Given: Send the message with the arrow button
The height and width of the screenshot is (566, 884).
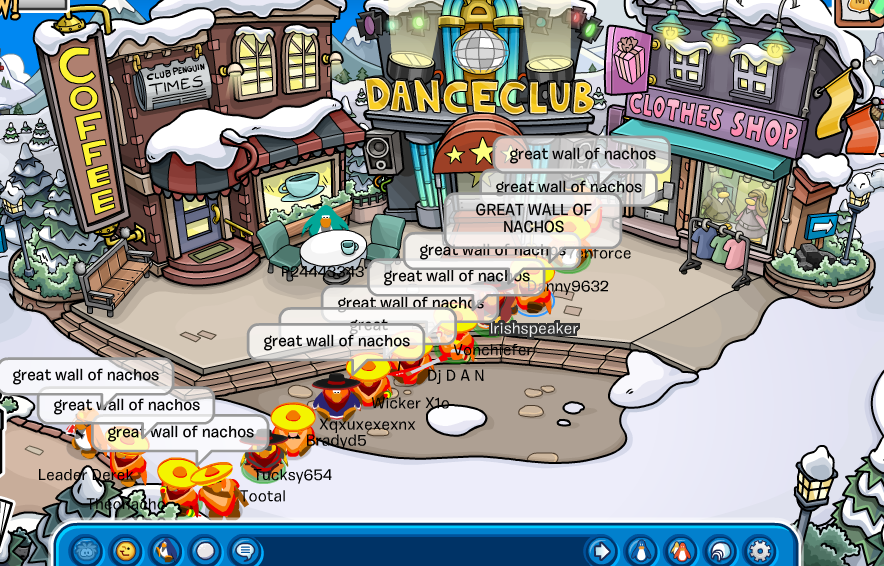Looking at the screenshot, I should pos(601,550).
